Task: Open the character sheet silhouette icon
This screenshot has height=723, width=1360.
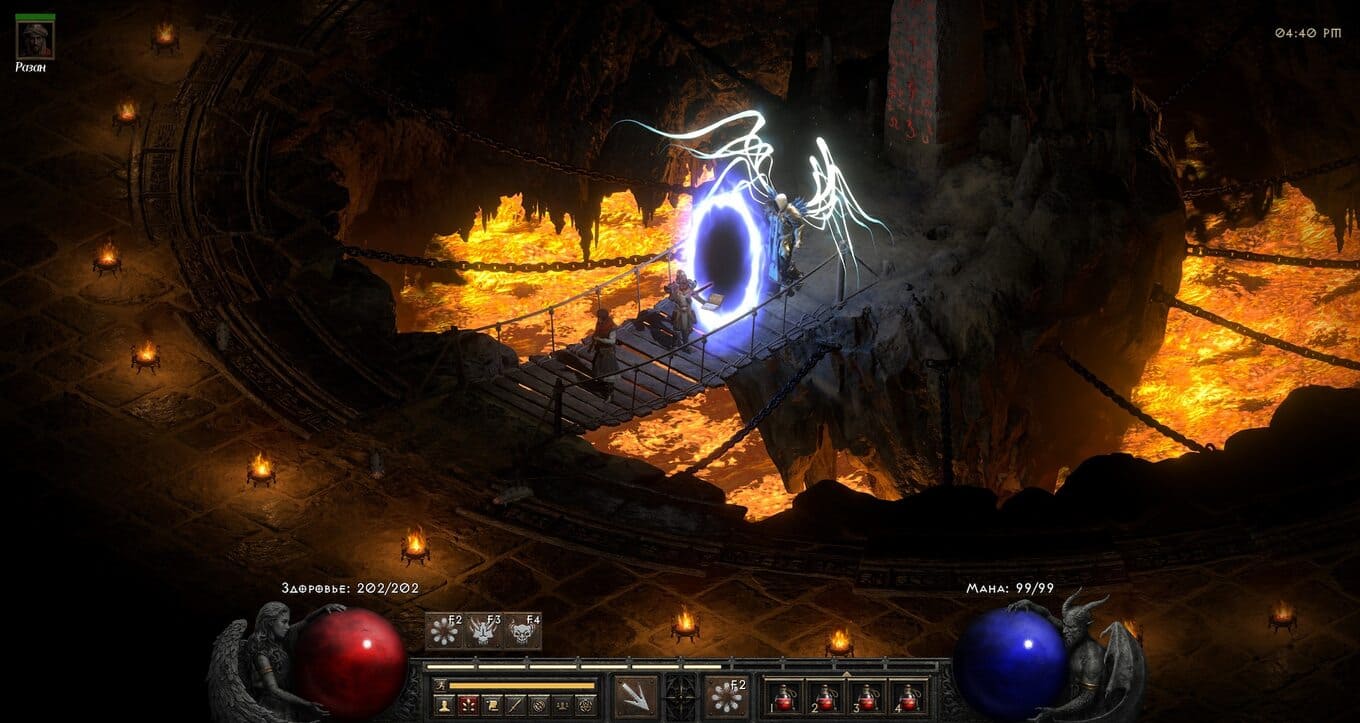Action: tap(442, 705)
